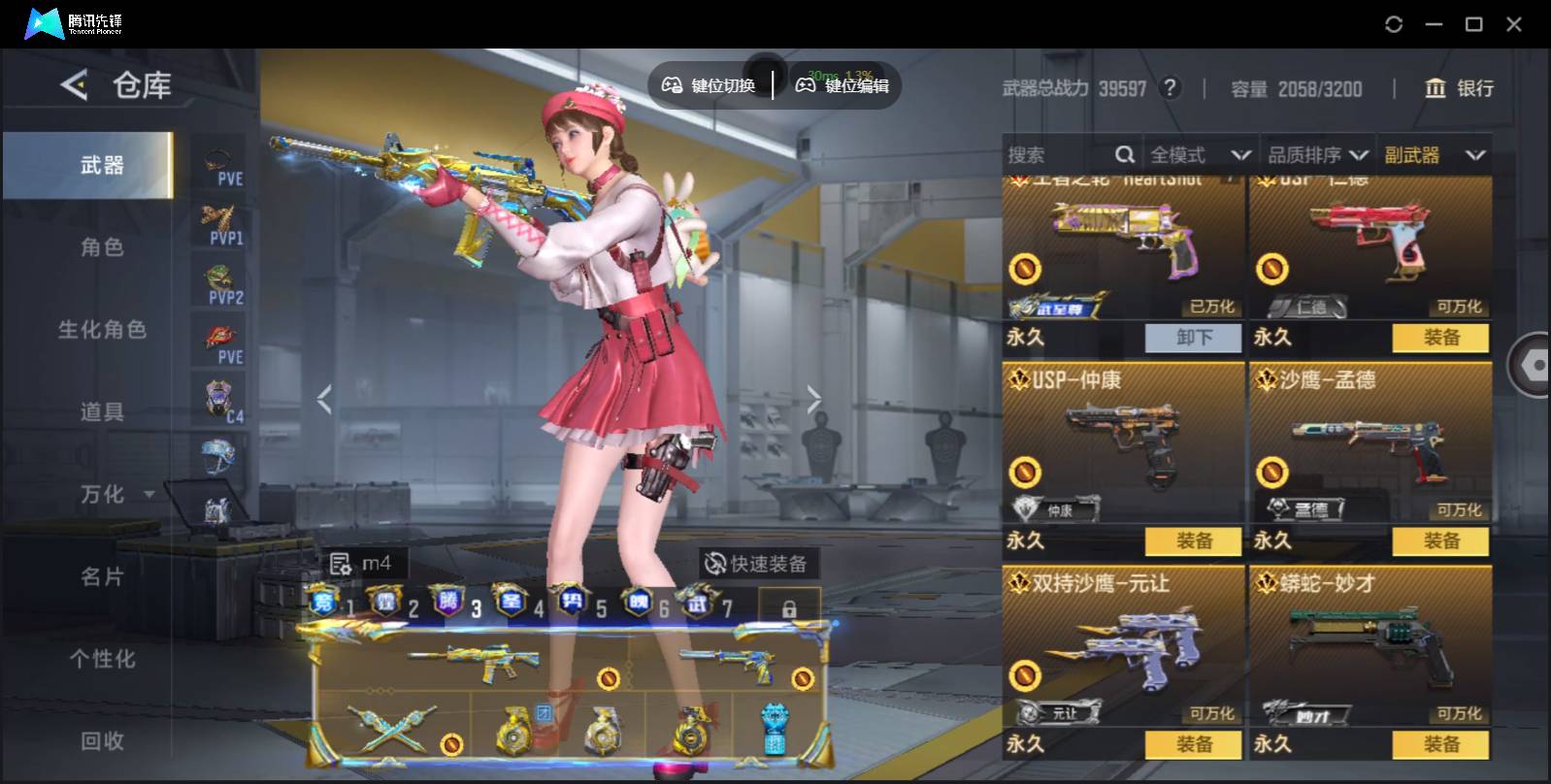The height and width of the screenshot is (784, 1551).
Task: Click the weapon search field
Action: (x=1058, y=155)
